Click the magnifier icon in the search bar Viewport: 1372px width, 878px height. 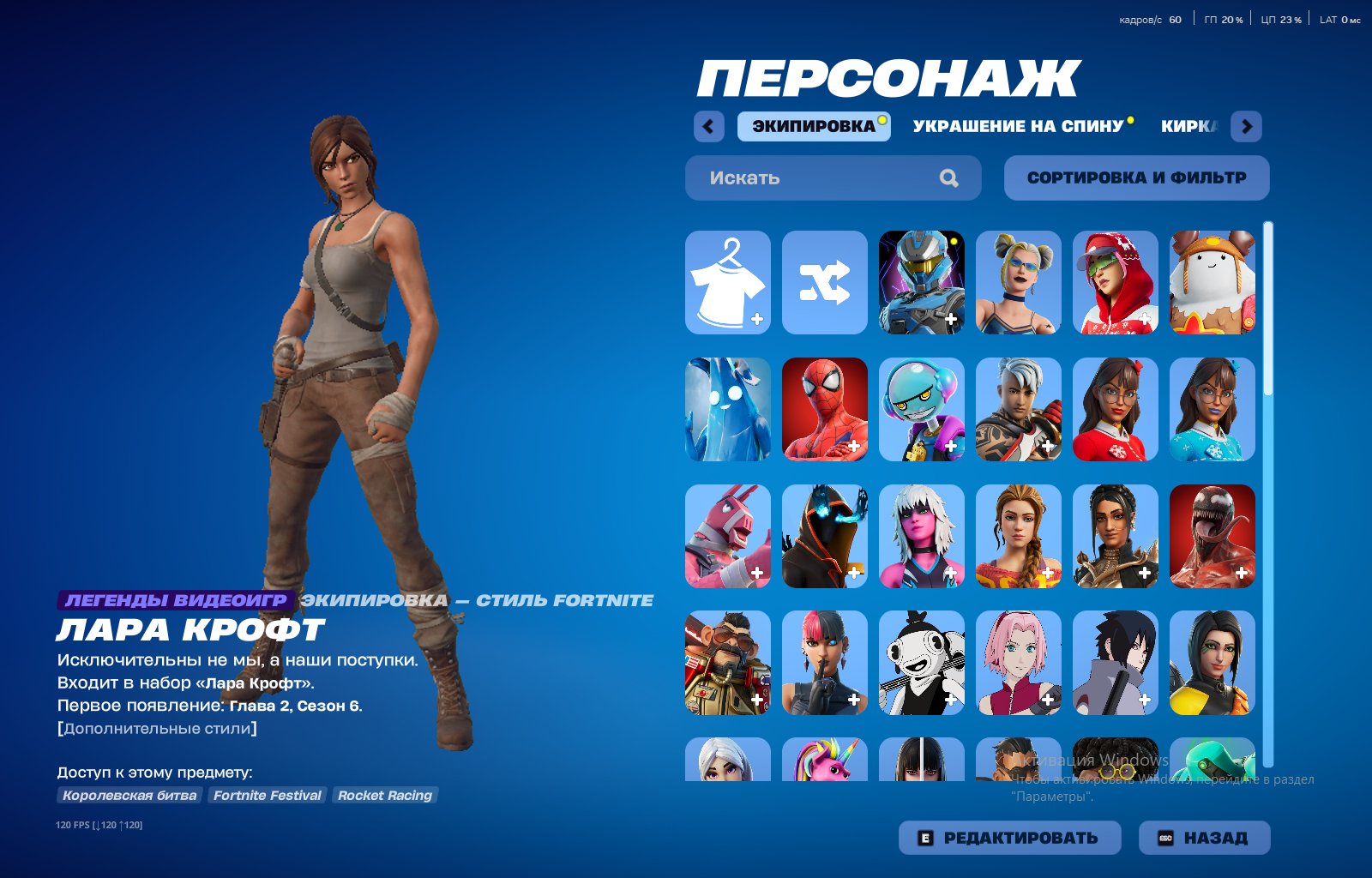[x=948, y=177]
